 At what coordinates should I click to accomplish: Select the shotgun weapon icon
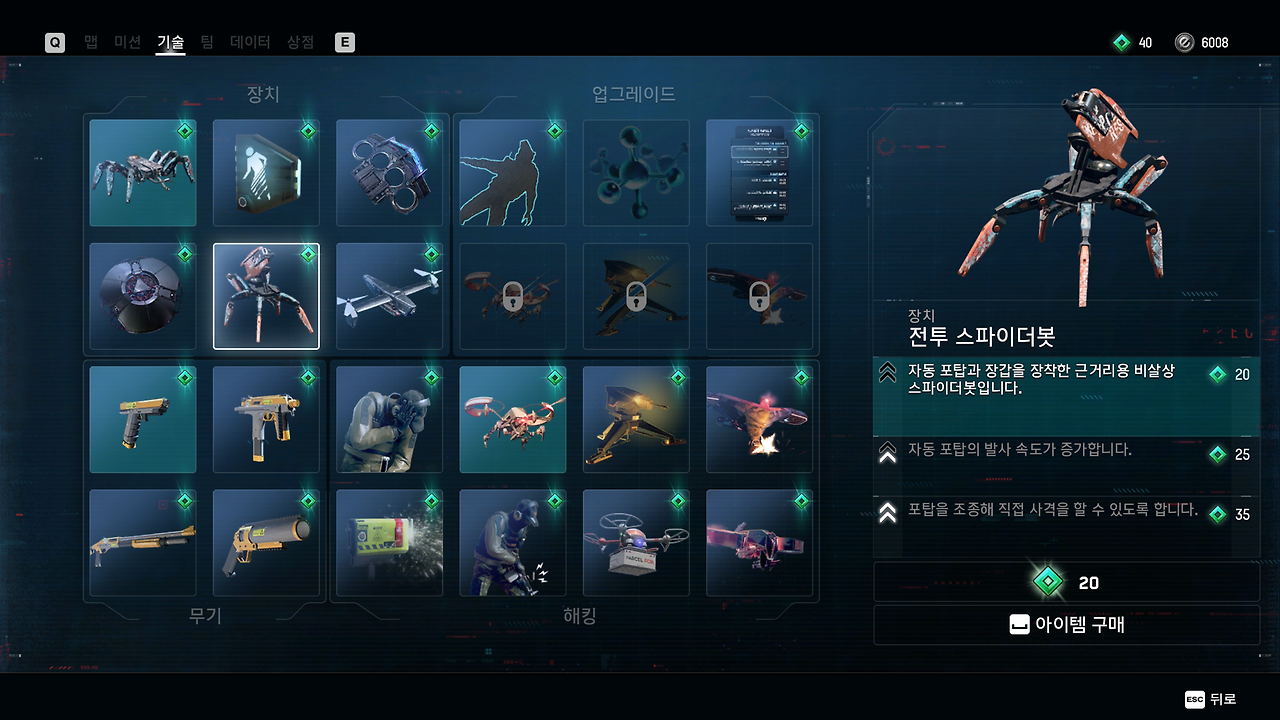pos(142,542)
